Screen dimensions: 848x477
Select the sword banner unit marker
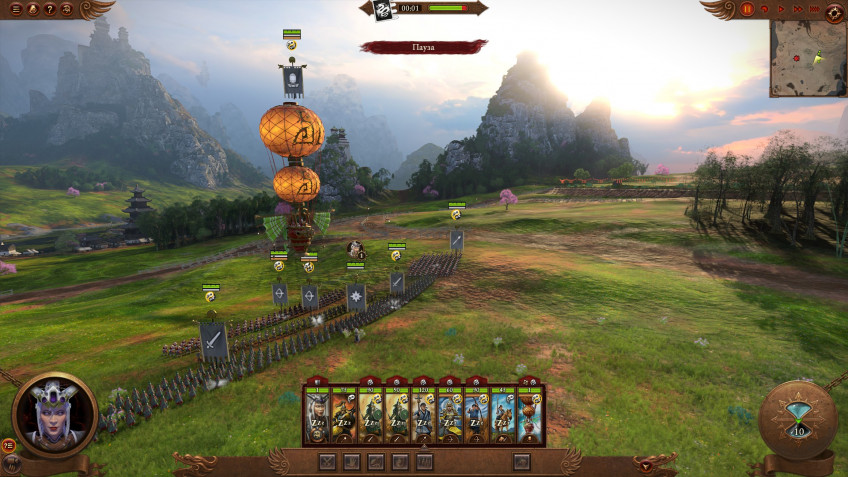(214, 341)
